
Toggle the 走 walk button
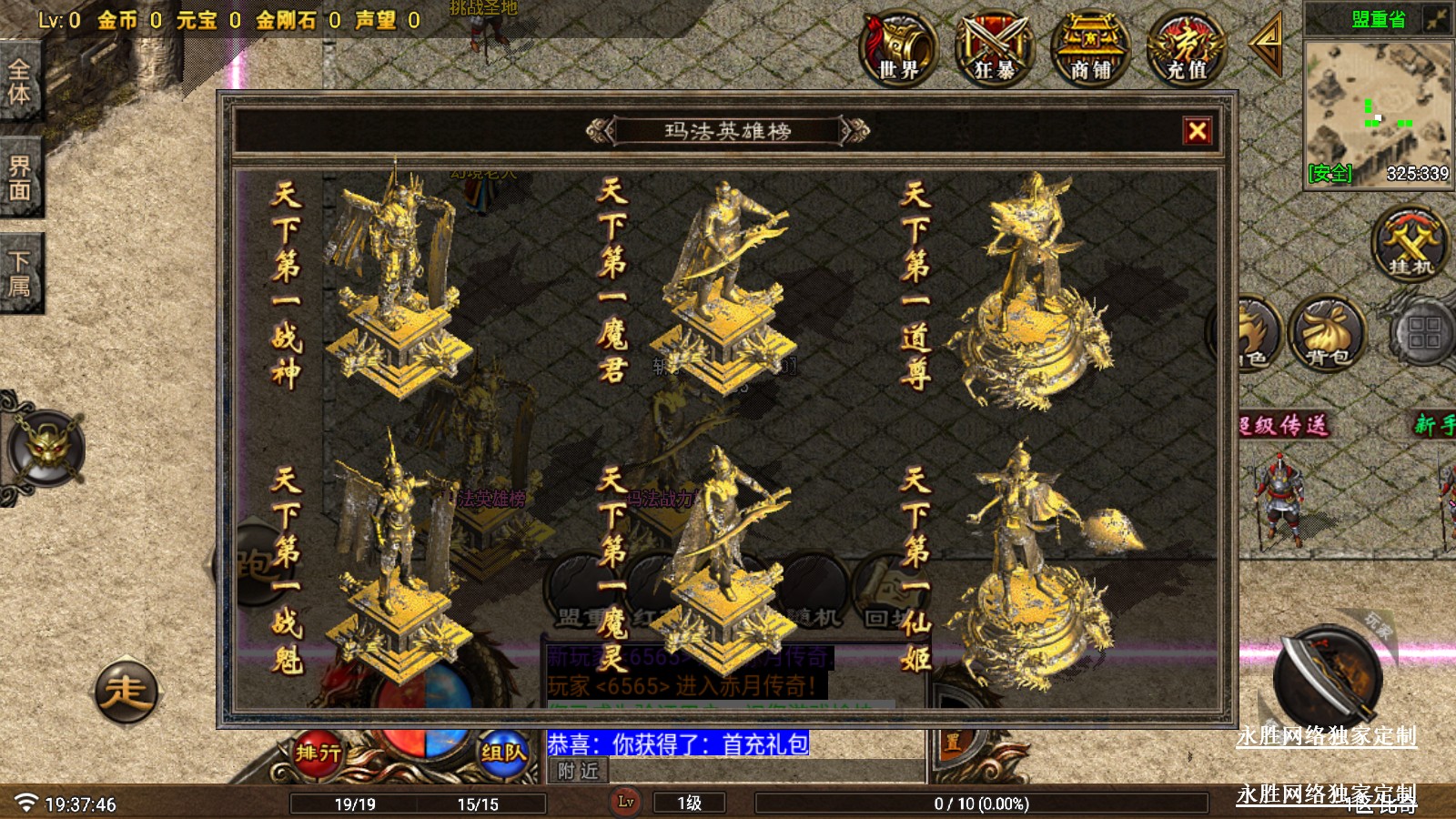126,691
